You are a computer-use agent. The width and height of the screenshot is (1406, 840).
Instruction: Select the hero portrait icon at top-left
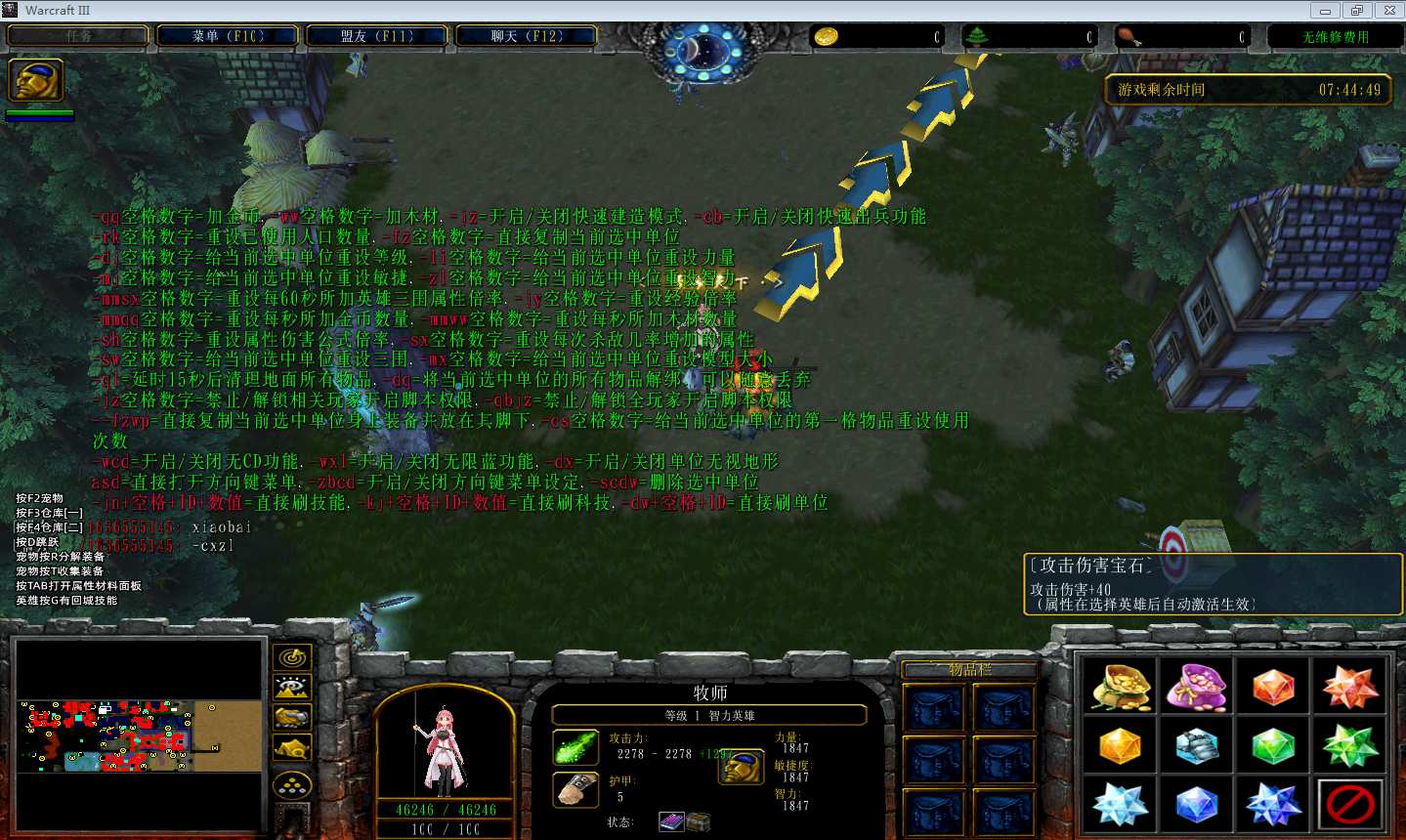point(36,80)
